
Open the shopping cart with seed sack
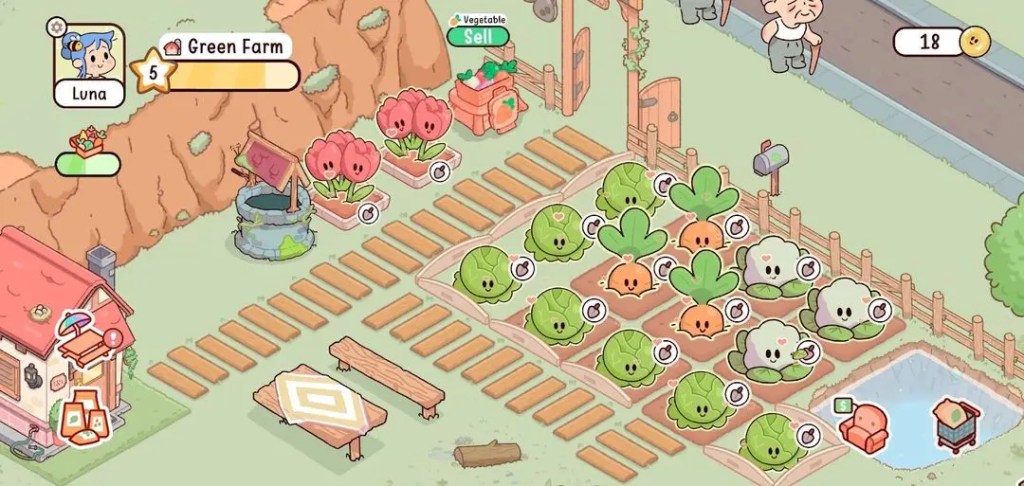(955, 424)
